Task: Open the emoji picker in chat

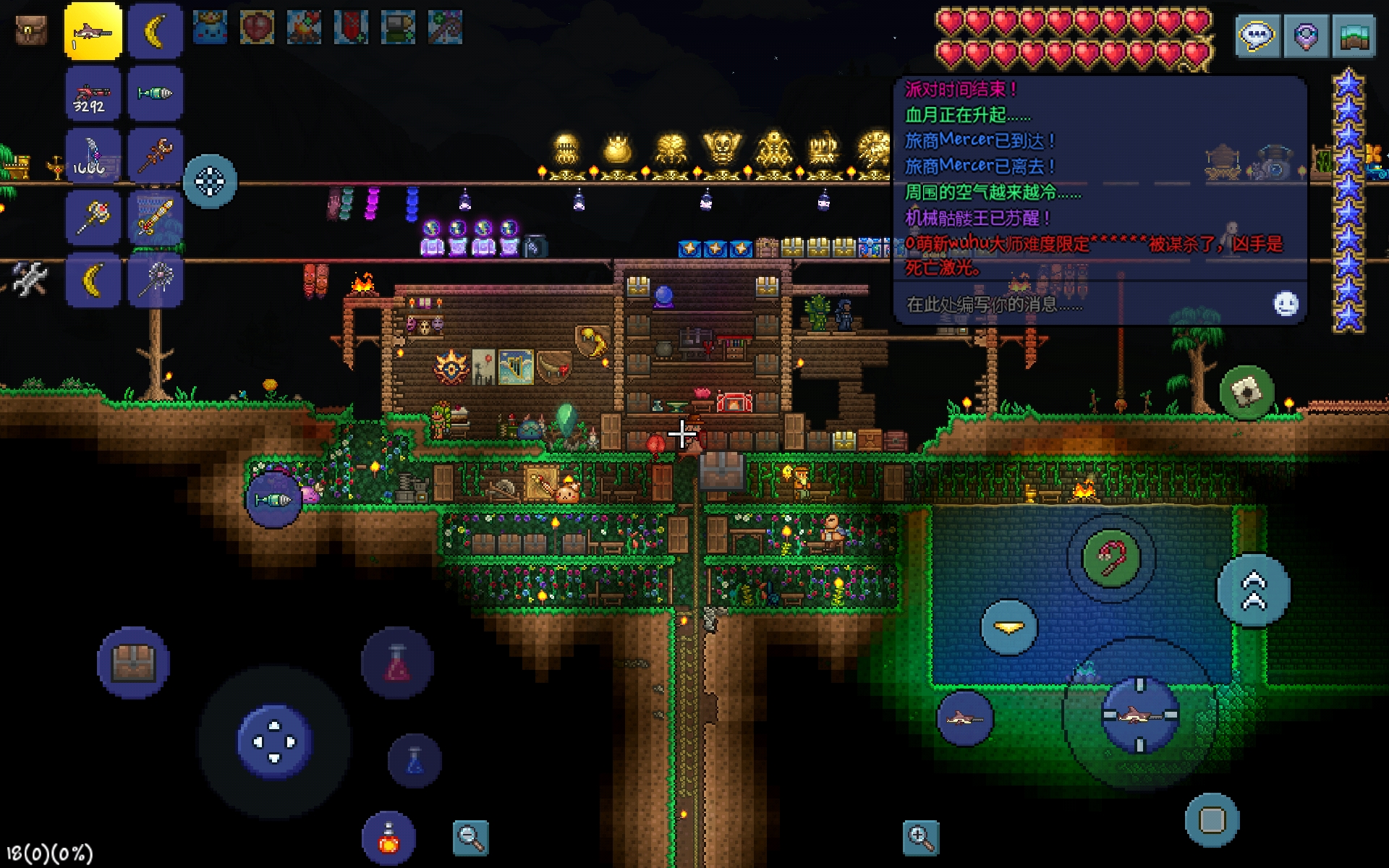Action: coord(1286,304)
